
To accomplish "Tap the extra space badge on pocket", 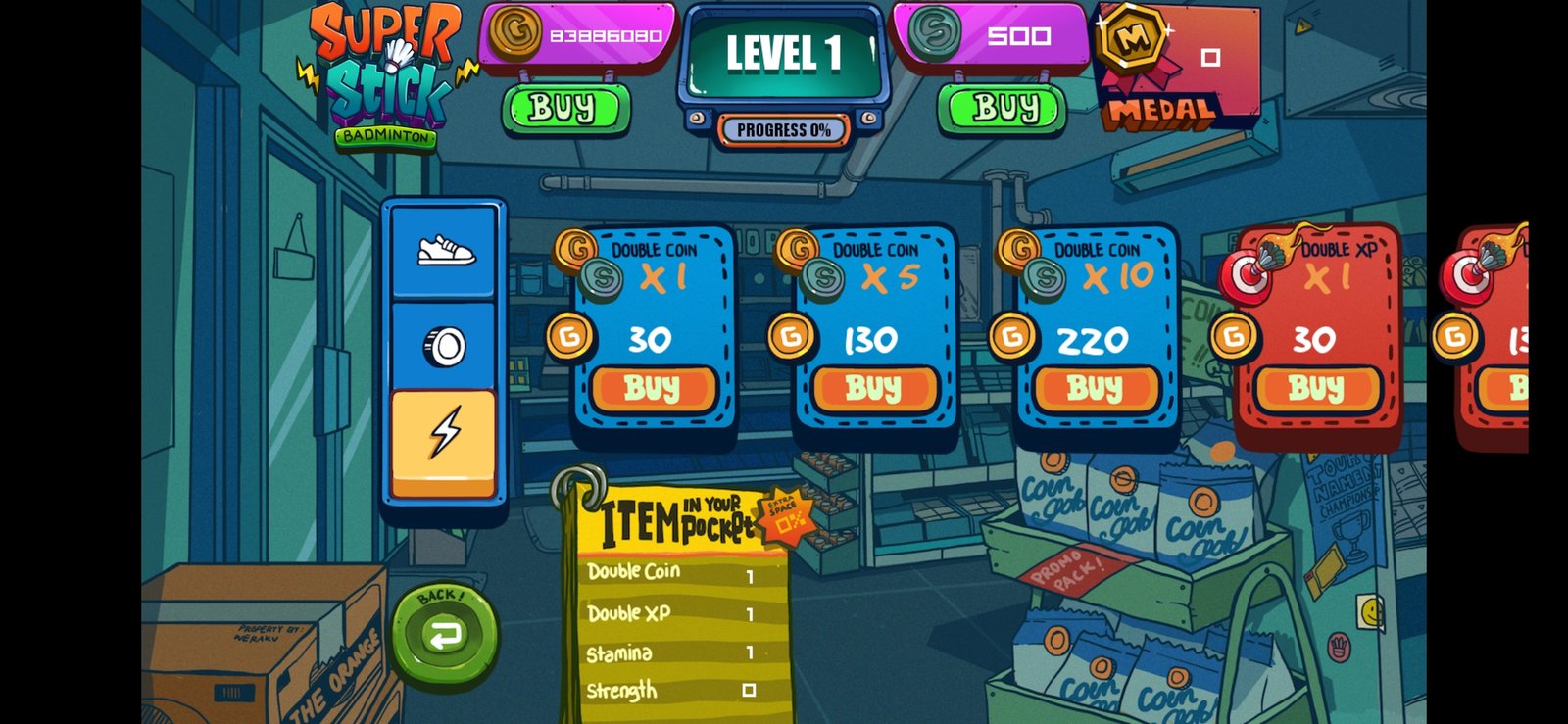I will coord(786,516).
